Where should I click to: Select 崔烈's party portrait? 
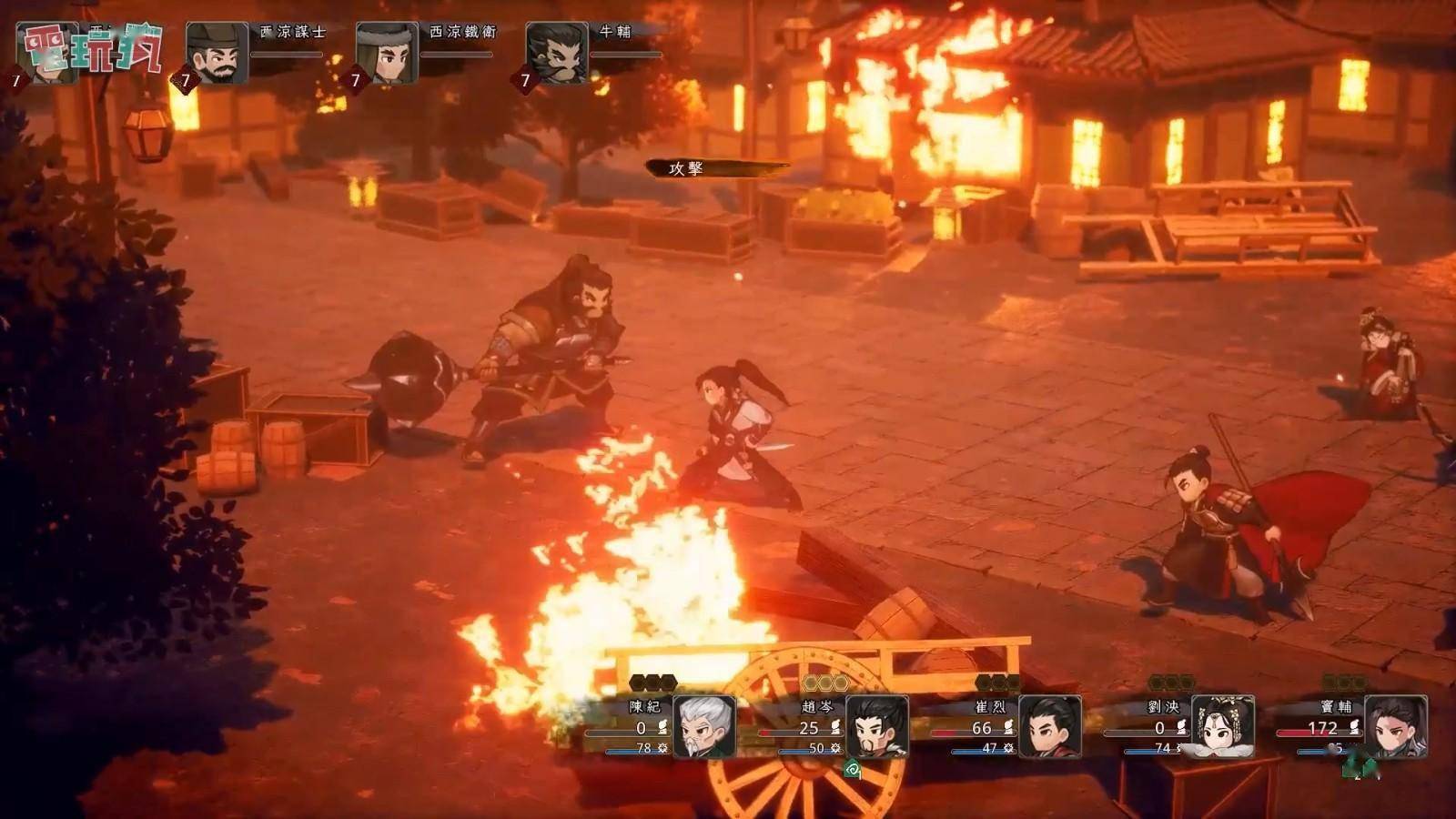coord(1049,726)
